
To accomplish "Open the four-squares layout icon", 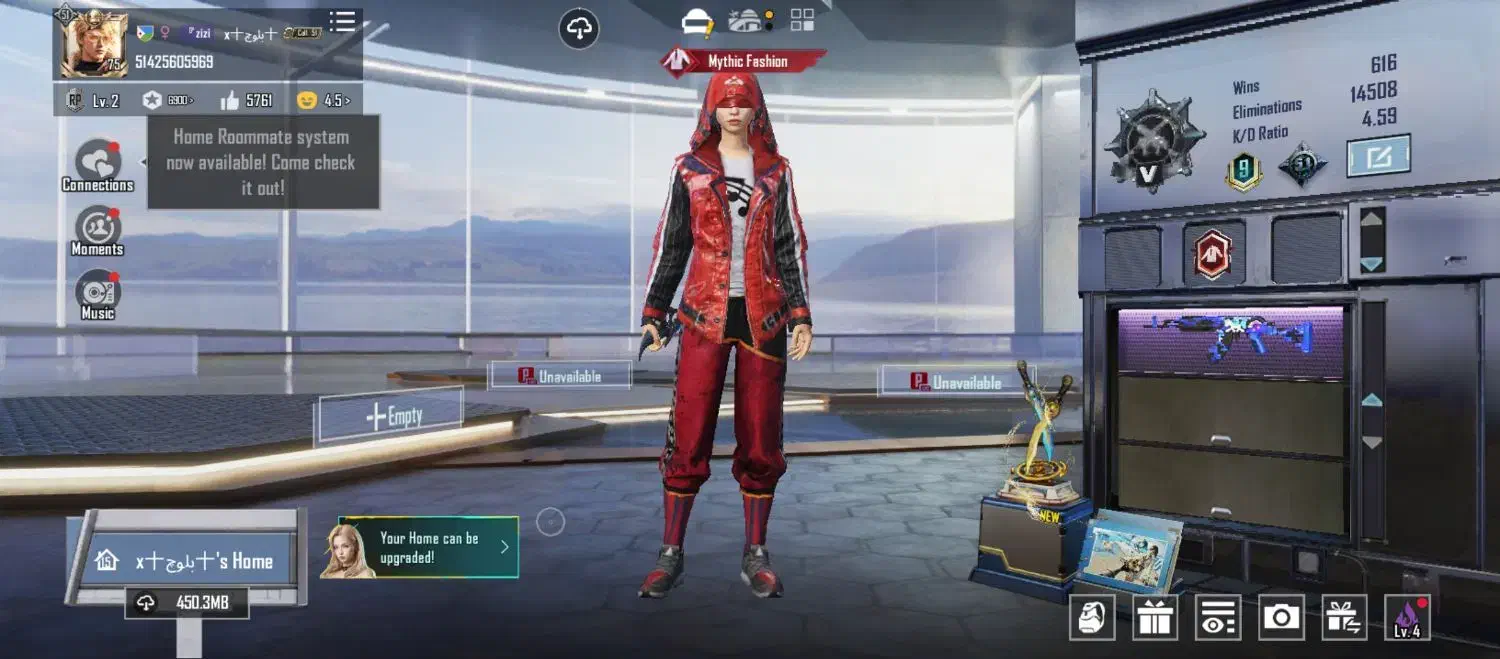I will (x=802, y=20).
